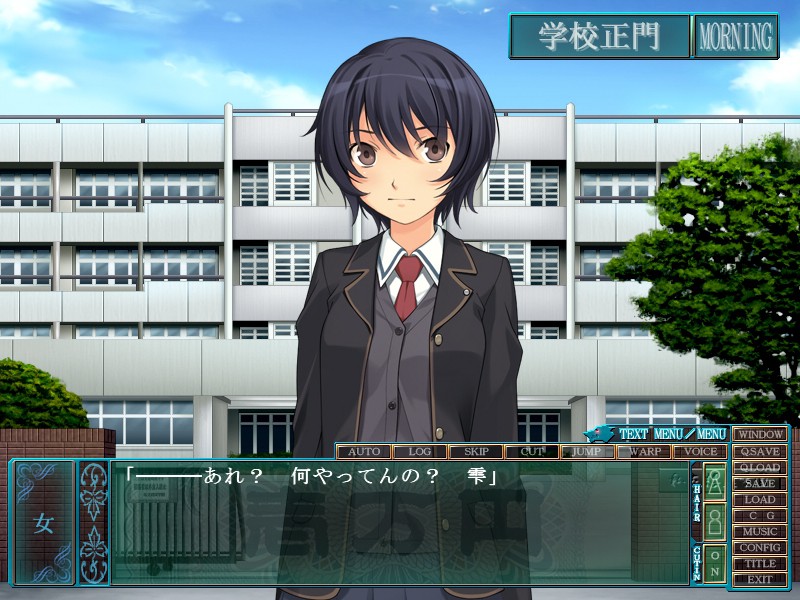Activate SKIP to fast-forward dialogue

click(x=475, y=452)
